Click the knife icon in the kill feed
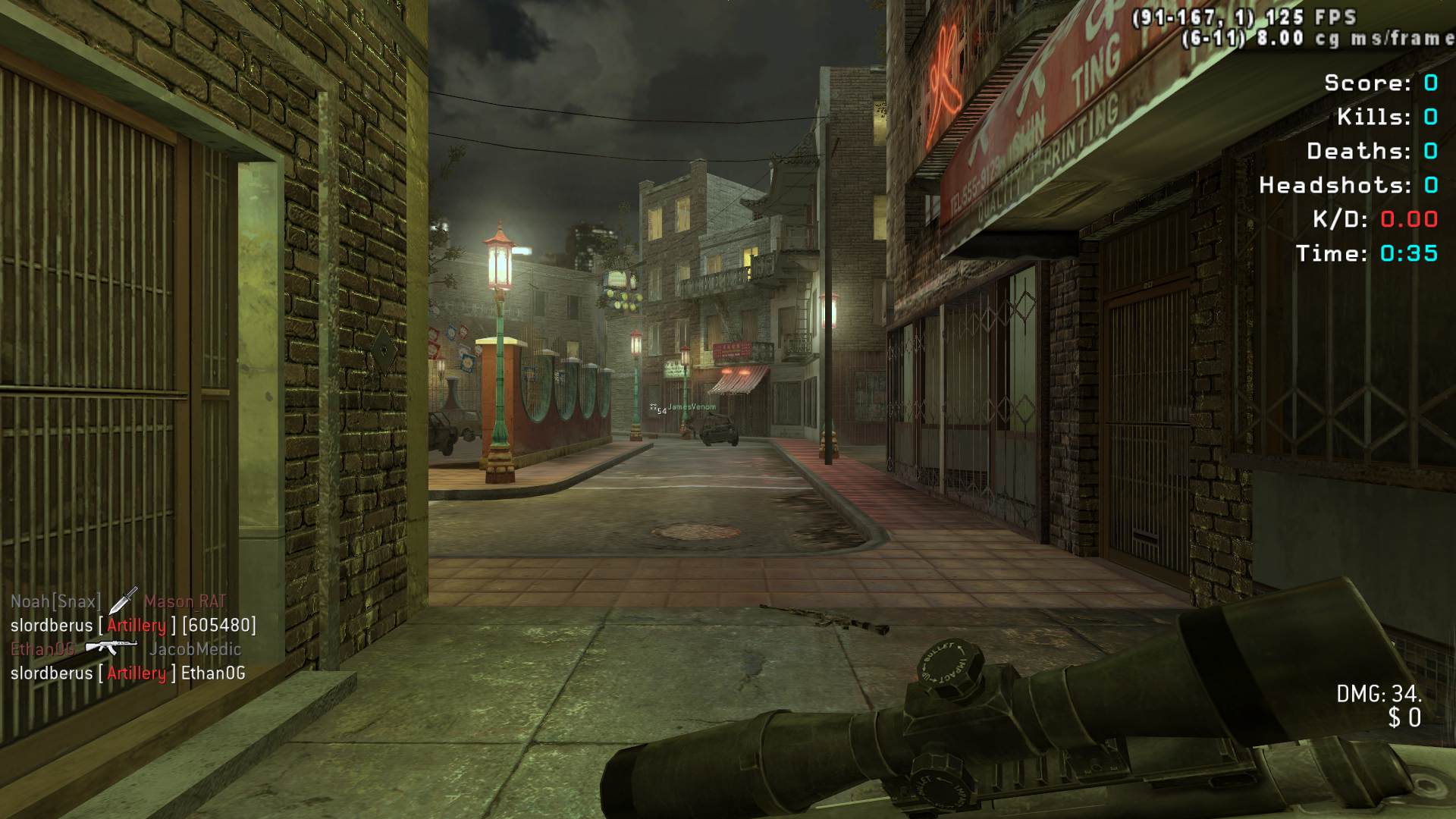 (x=122, y=601)
